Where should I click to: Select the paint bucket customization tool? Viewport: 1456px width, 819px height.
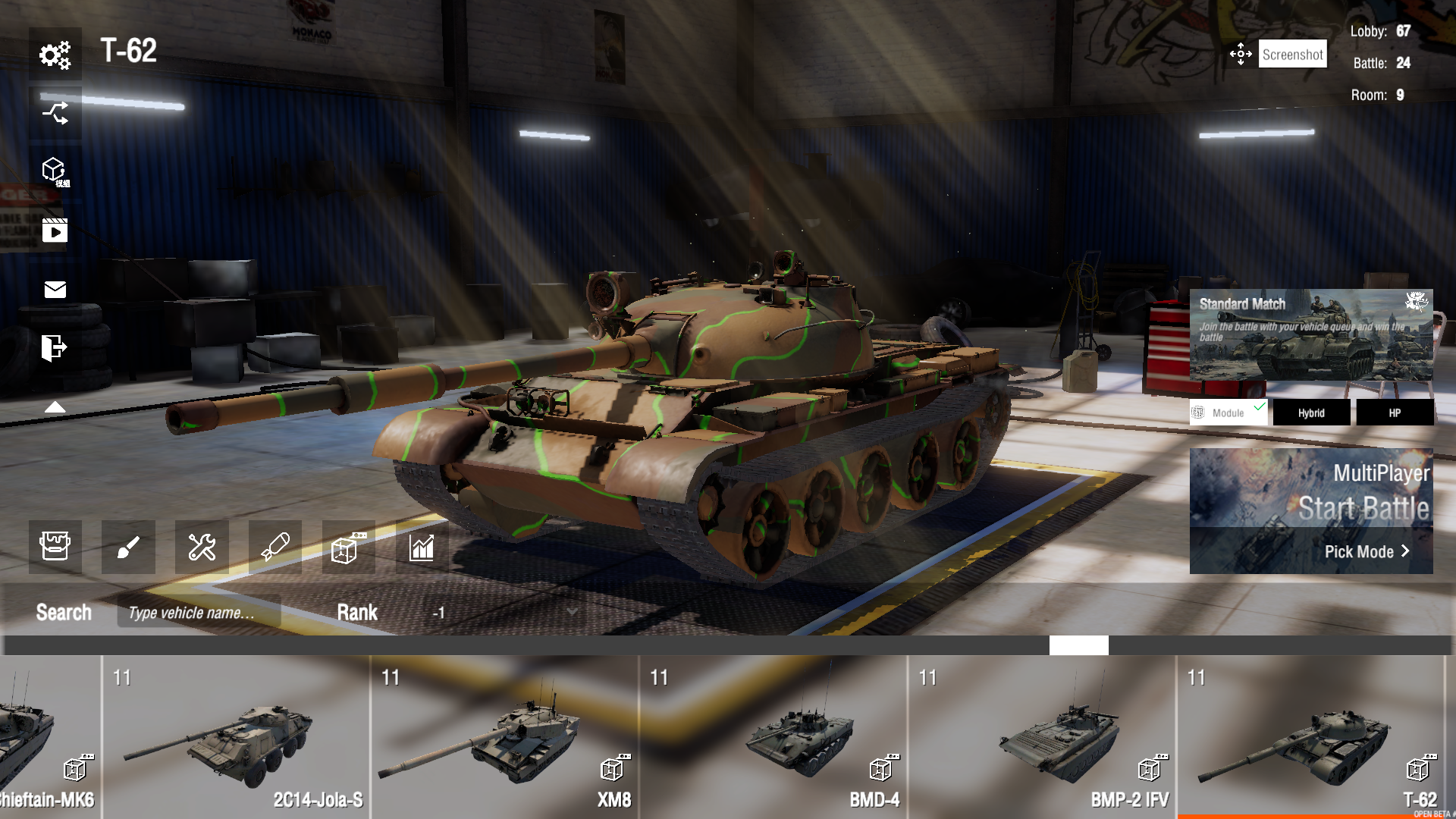tap(55, 548)
